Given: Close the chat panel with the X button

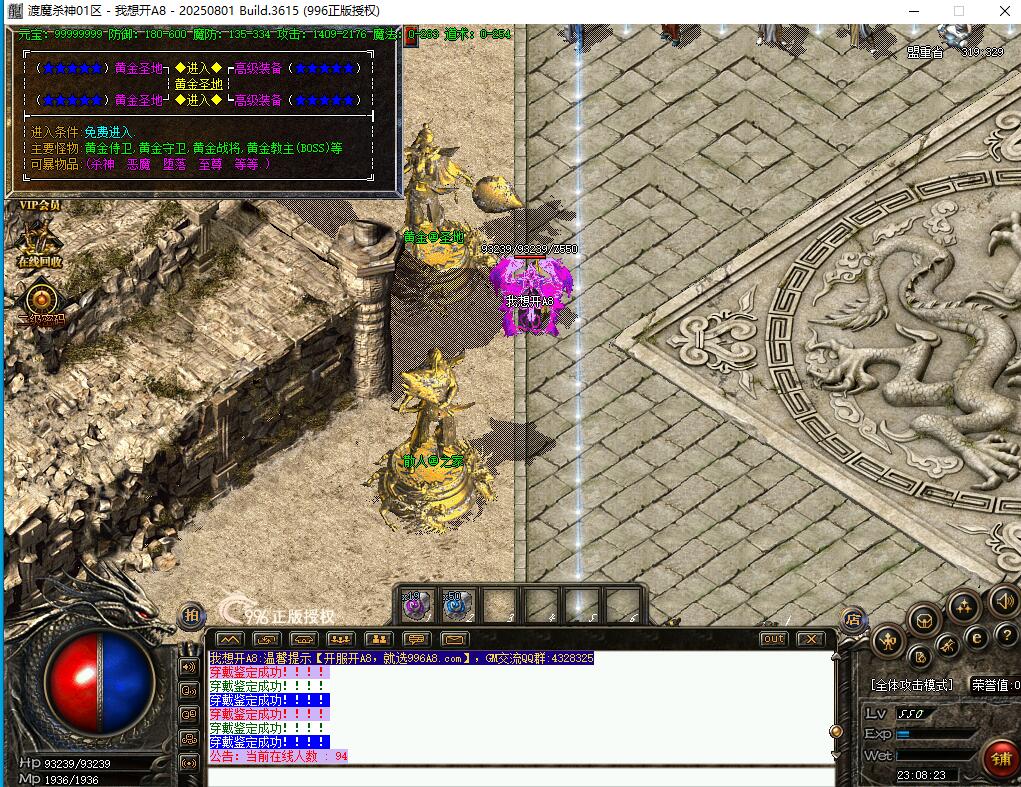Looking at the screenshot, I should [810, 639].
